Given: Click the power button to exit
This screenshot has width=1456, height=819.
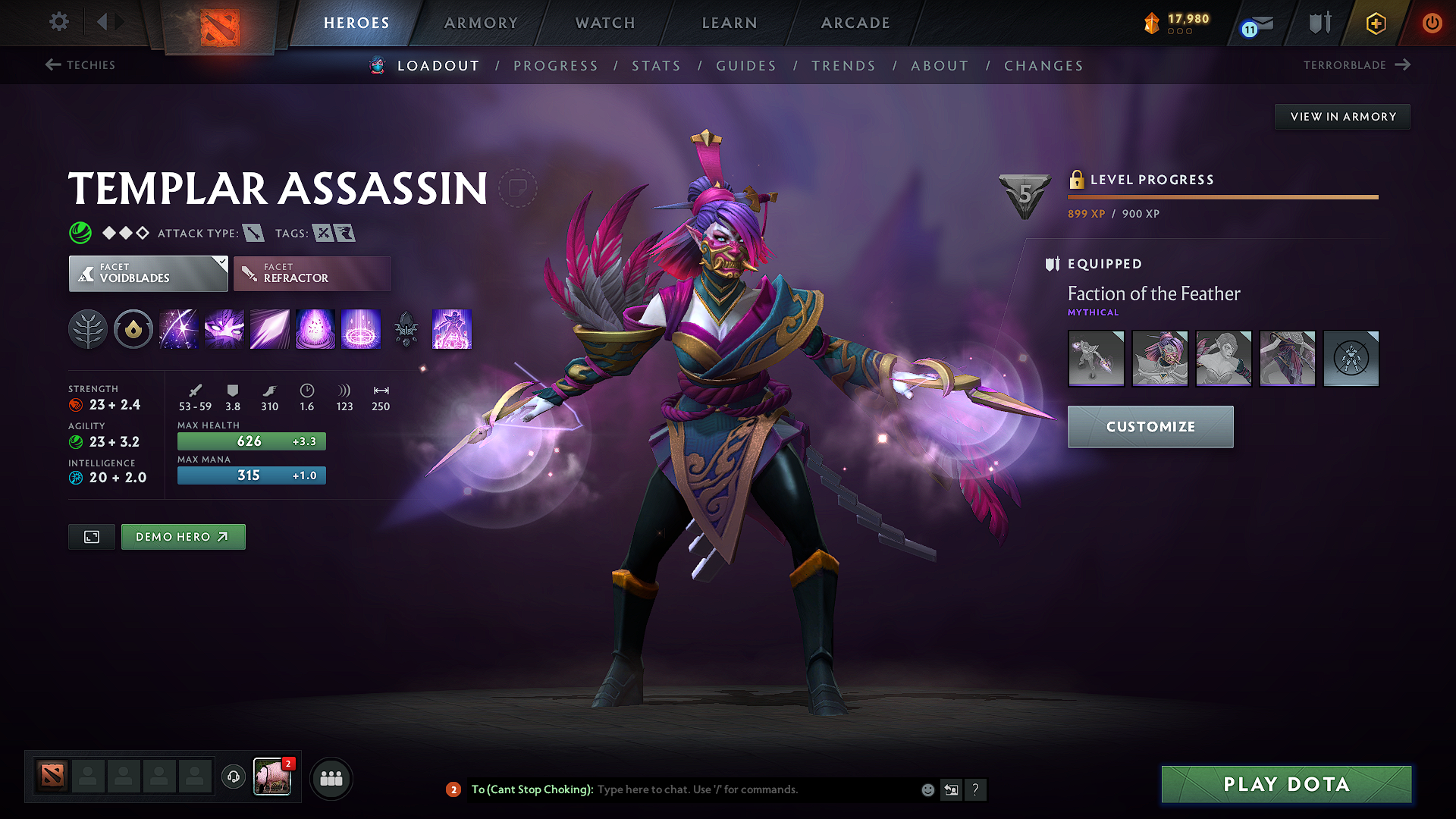Looking at the screenshot, I should [1432, 23].
